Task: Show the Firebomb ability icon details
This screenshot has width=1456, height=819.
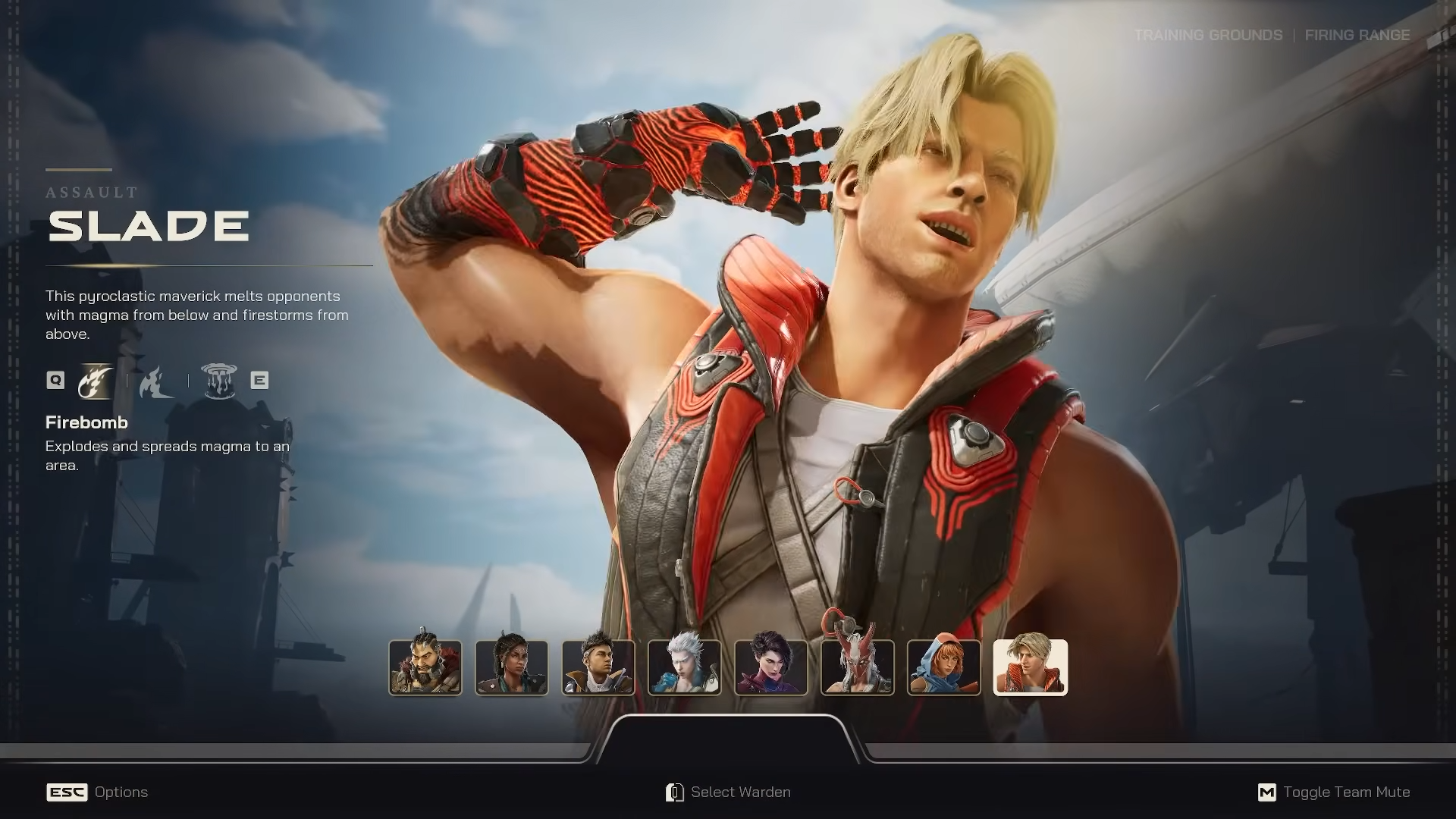Action: tap(96, 381)
